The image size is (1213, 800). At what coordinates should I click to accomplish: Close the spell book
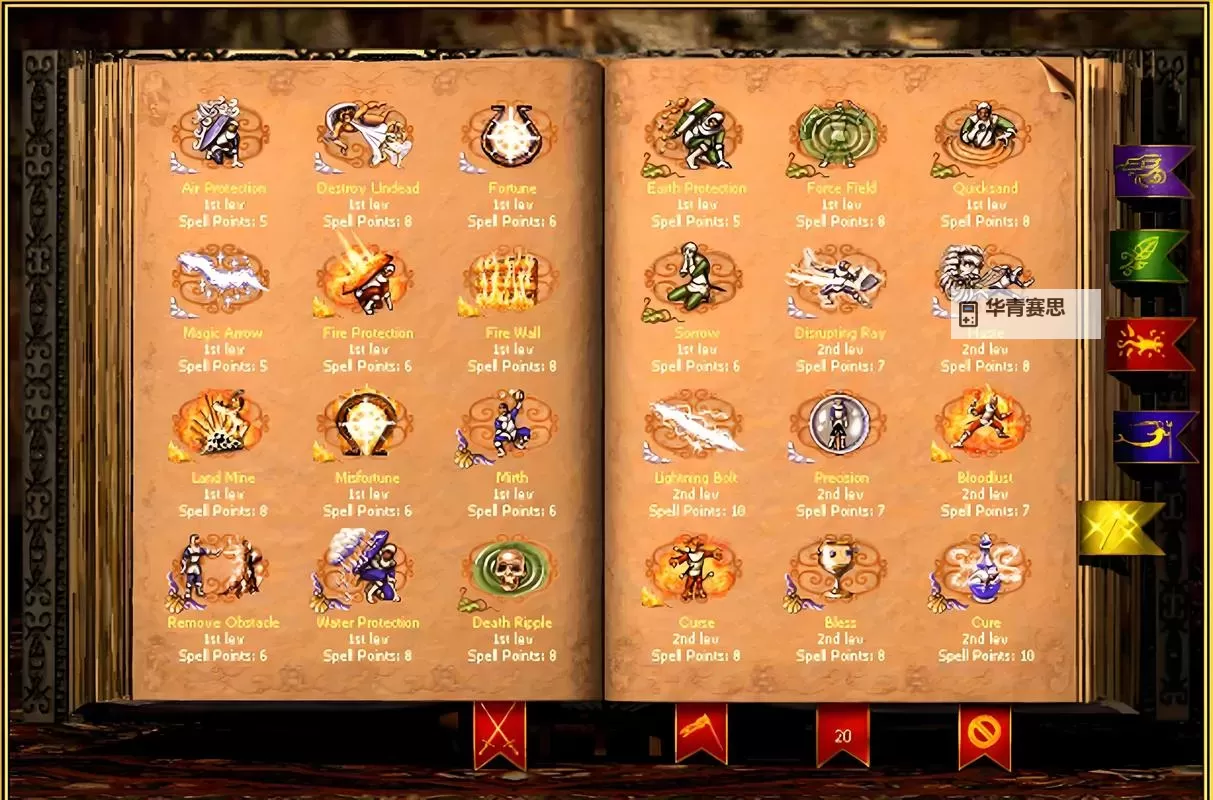pyautogui.click(x=984, y=735)
